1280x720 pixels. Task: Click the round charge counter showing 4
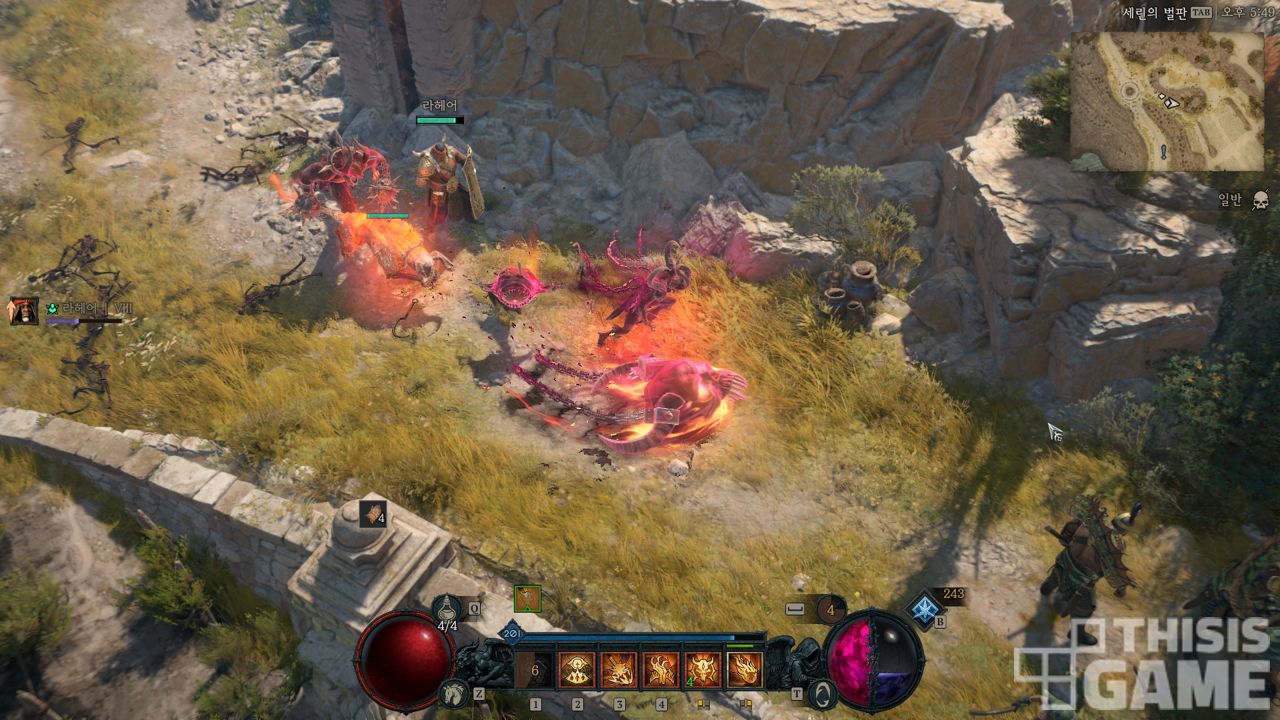click(830, 608)
